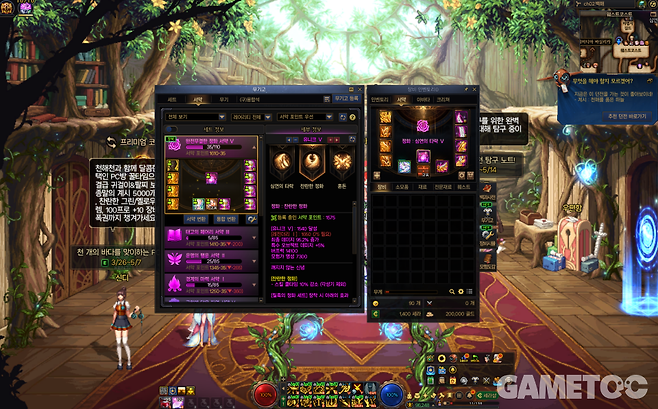Switch to the 크리쳐 tab in the inventory window
Viewport: 658px width, 409px height.
[445, 99]
